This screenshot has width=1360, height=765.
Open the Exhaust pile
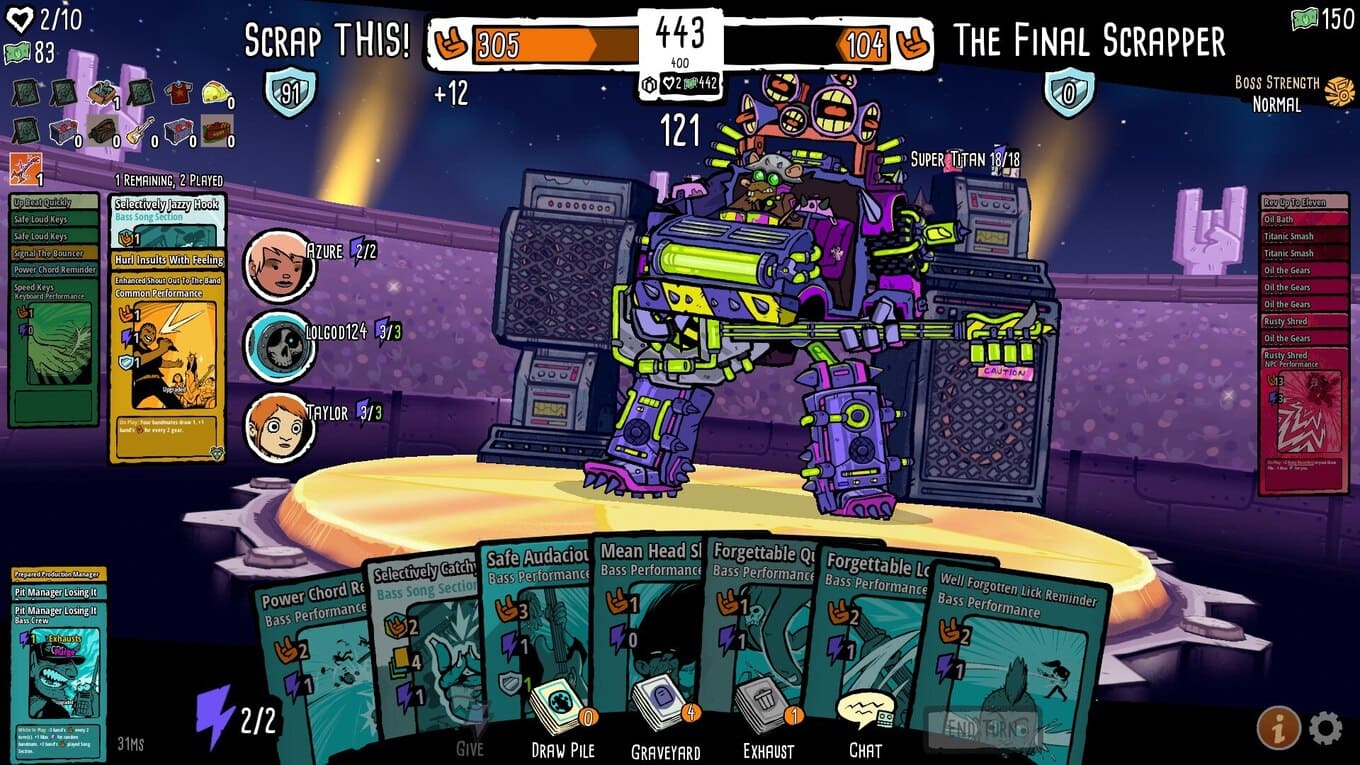(x=768, y=712)
